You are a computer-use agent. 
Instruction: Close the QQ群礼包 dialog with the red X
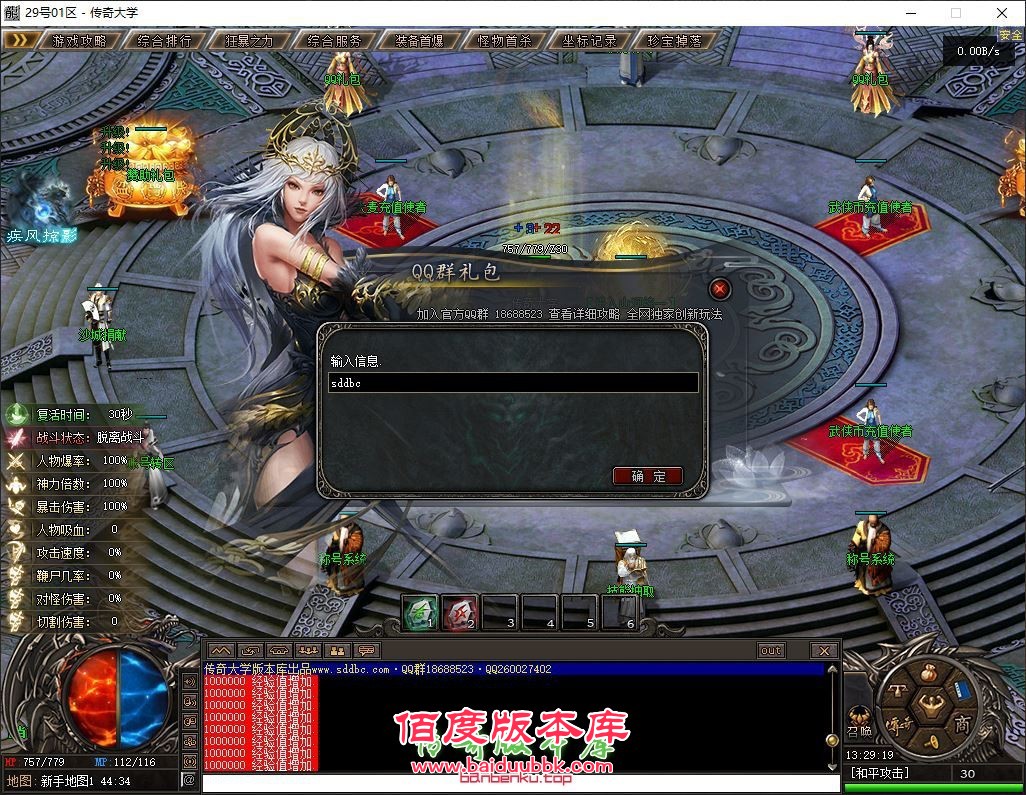point(719,290)
